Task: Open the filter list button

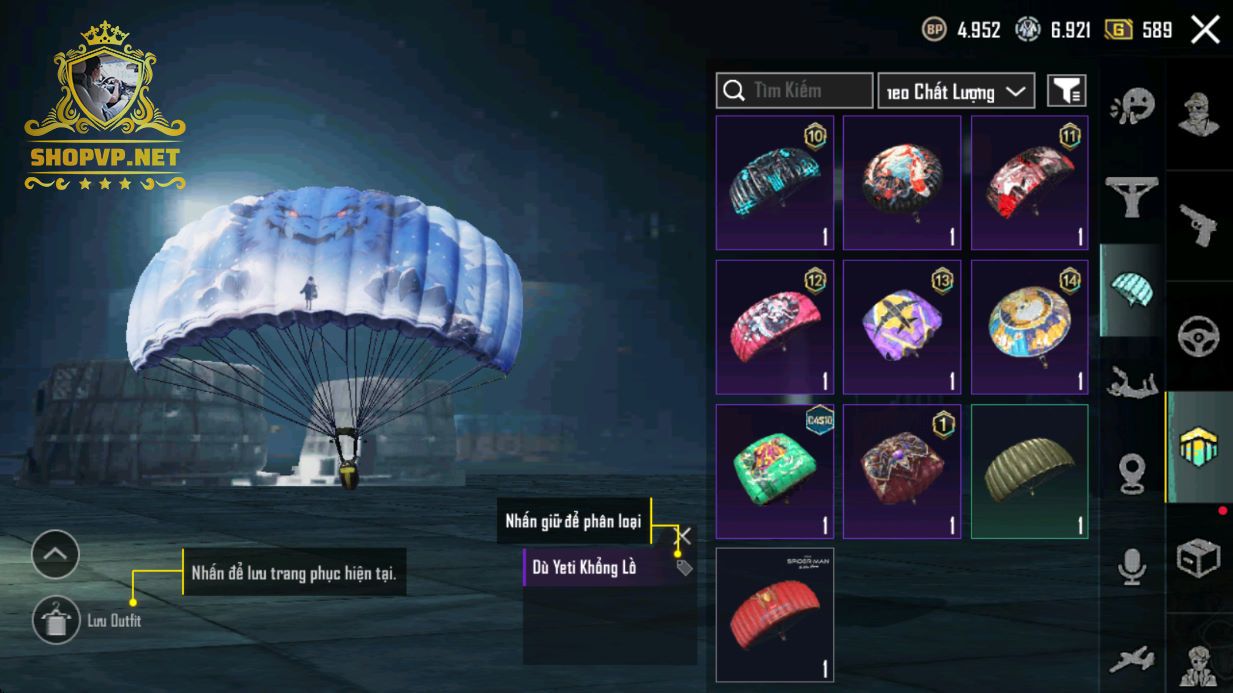Action: pos(1066,91)
